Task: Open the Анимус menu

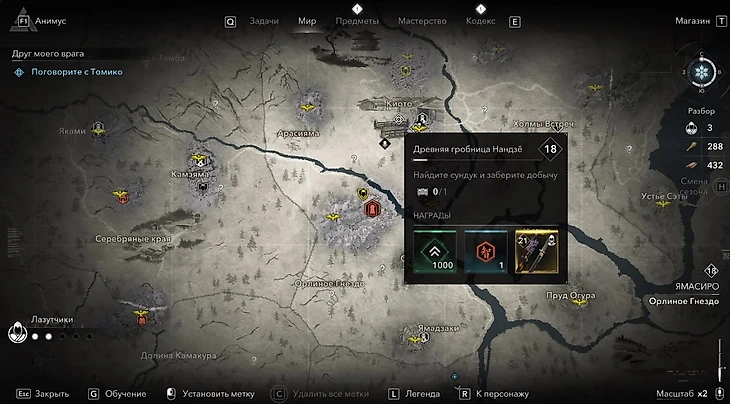Action: (x=49, y=20)
